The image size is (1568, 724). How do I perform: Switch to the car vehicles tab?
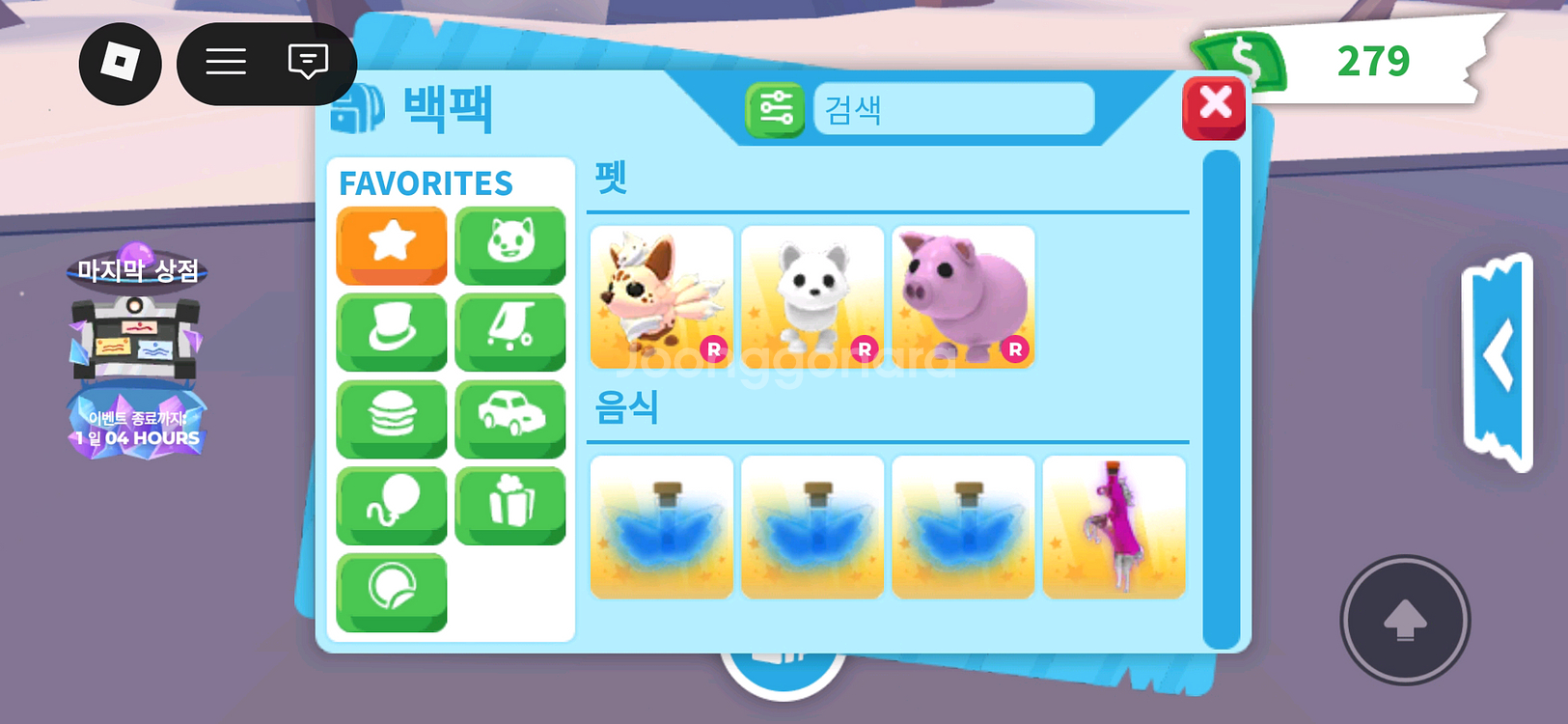coord(510,417)
